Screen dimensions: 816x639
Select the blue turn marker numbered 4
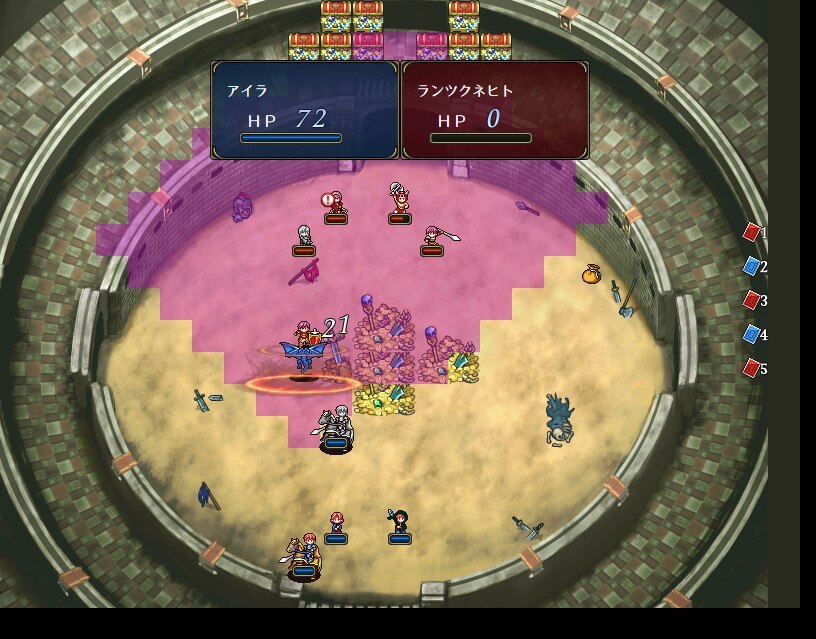click(x=751, y=334)
